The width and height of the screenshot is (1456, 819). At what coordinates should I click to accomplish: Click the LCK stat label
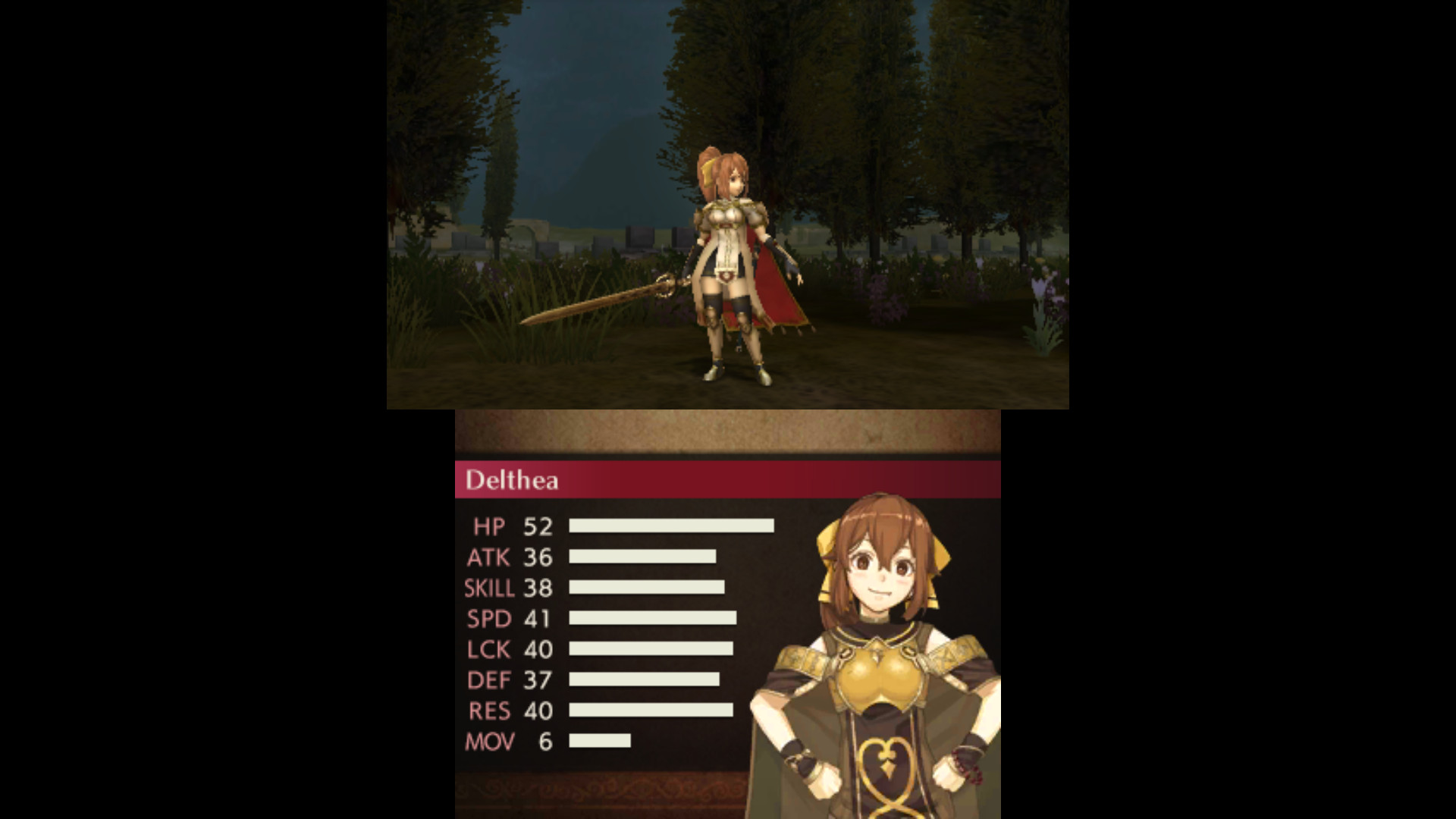pos(489,649)
